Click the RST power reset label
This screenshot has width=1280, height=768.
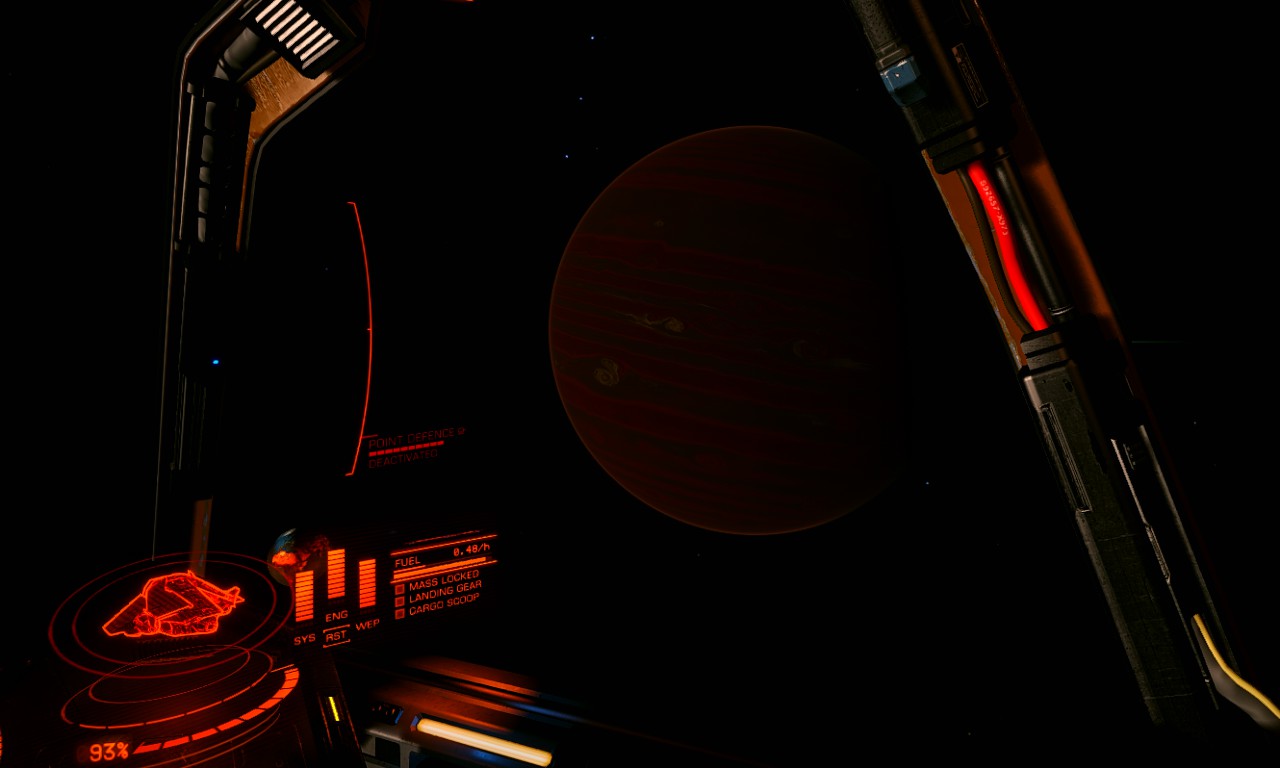click(336, 635)
